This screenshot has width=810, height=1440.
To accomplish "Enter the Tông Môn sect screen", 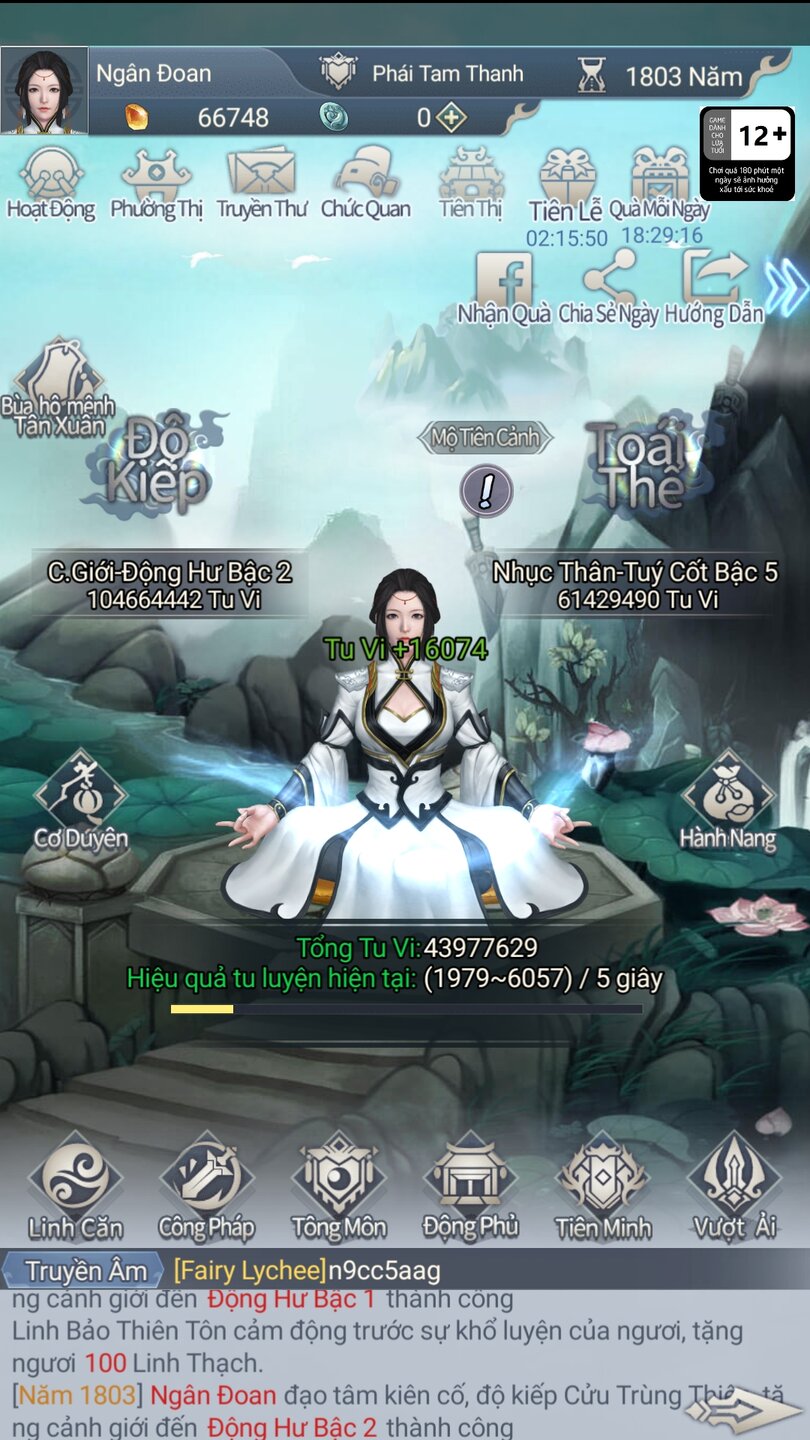I will point(338,1187).
